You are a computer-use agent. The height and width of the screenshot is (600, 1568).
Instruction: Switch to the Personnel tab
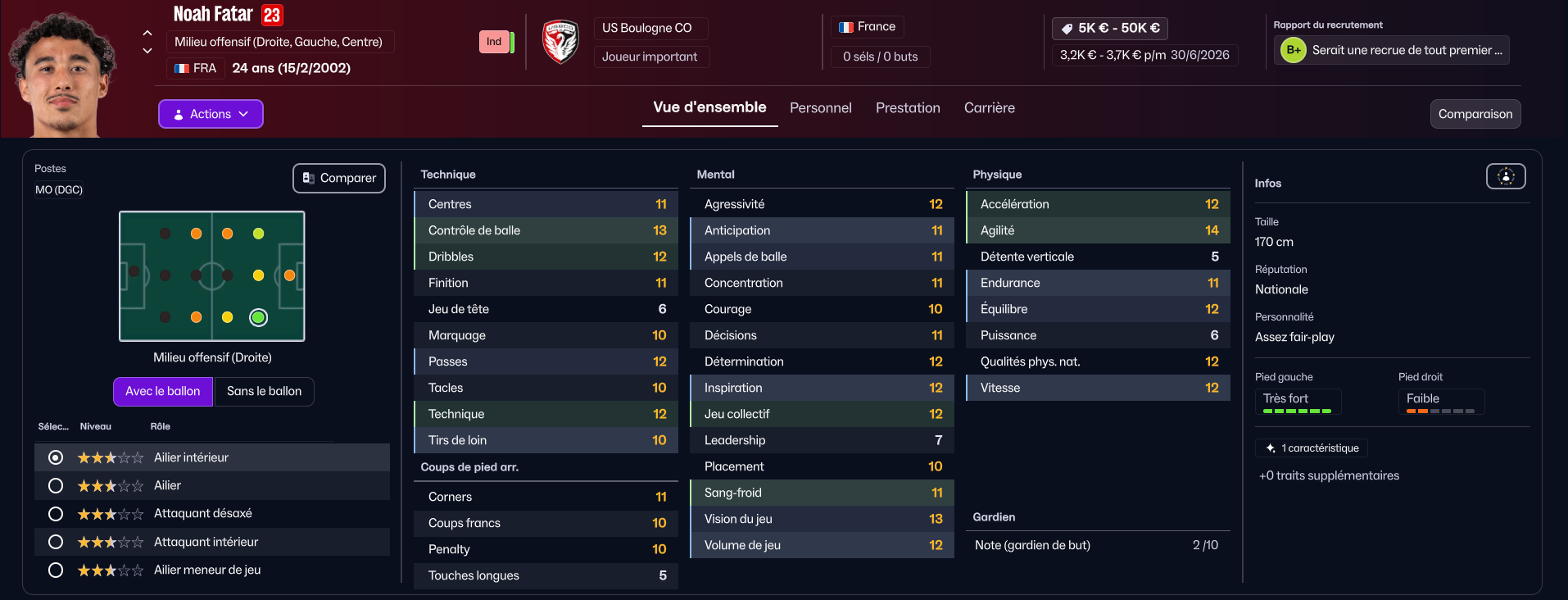(x=820, y=108)
